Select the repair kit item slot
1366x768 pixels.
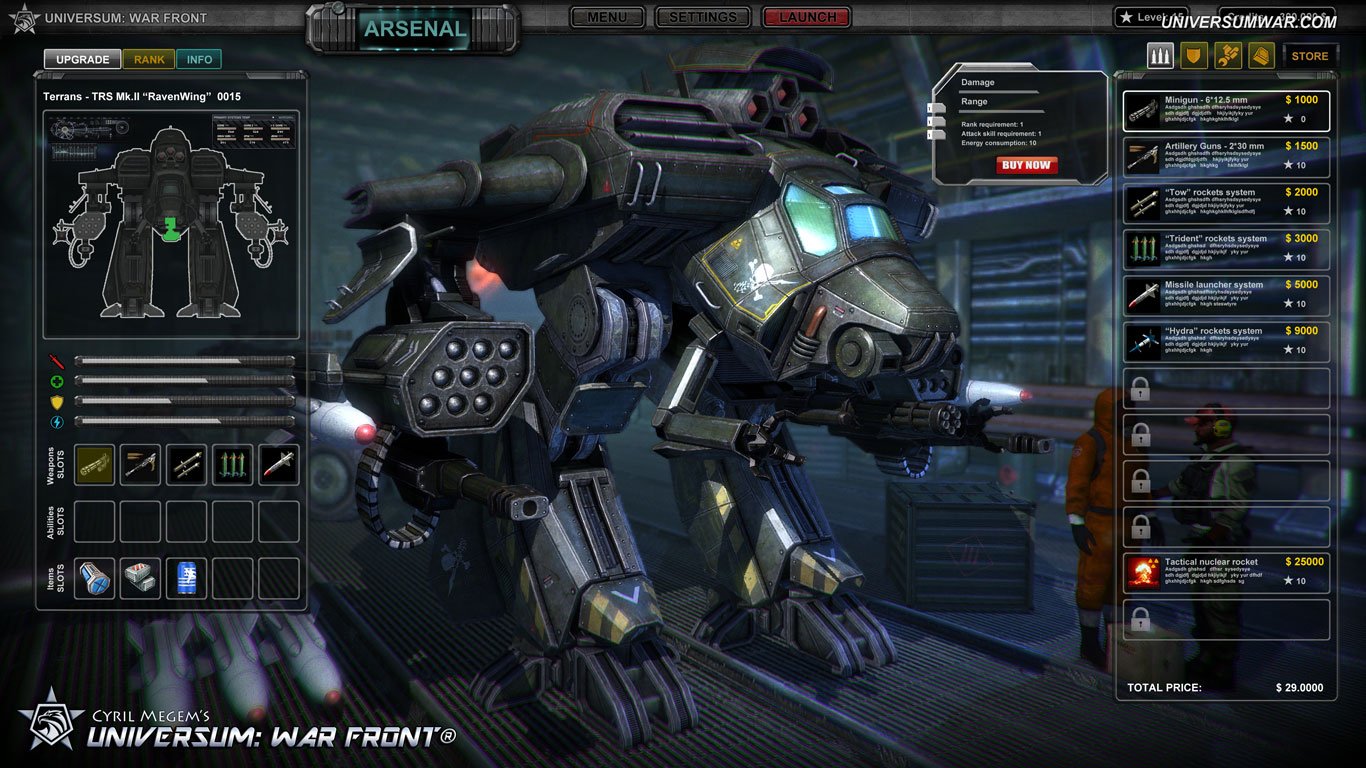(140, 577)
